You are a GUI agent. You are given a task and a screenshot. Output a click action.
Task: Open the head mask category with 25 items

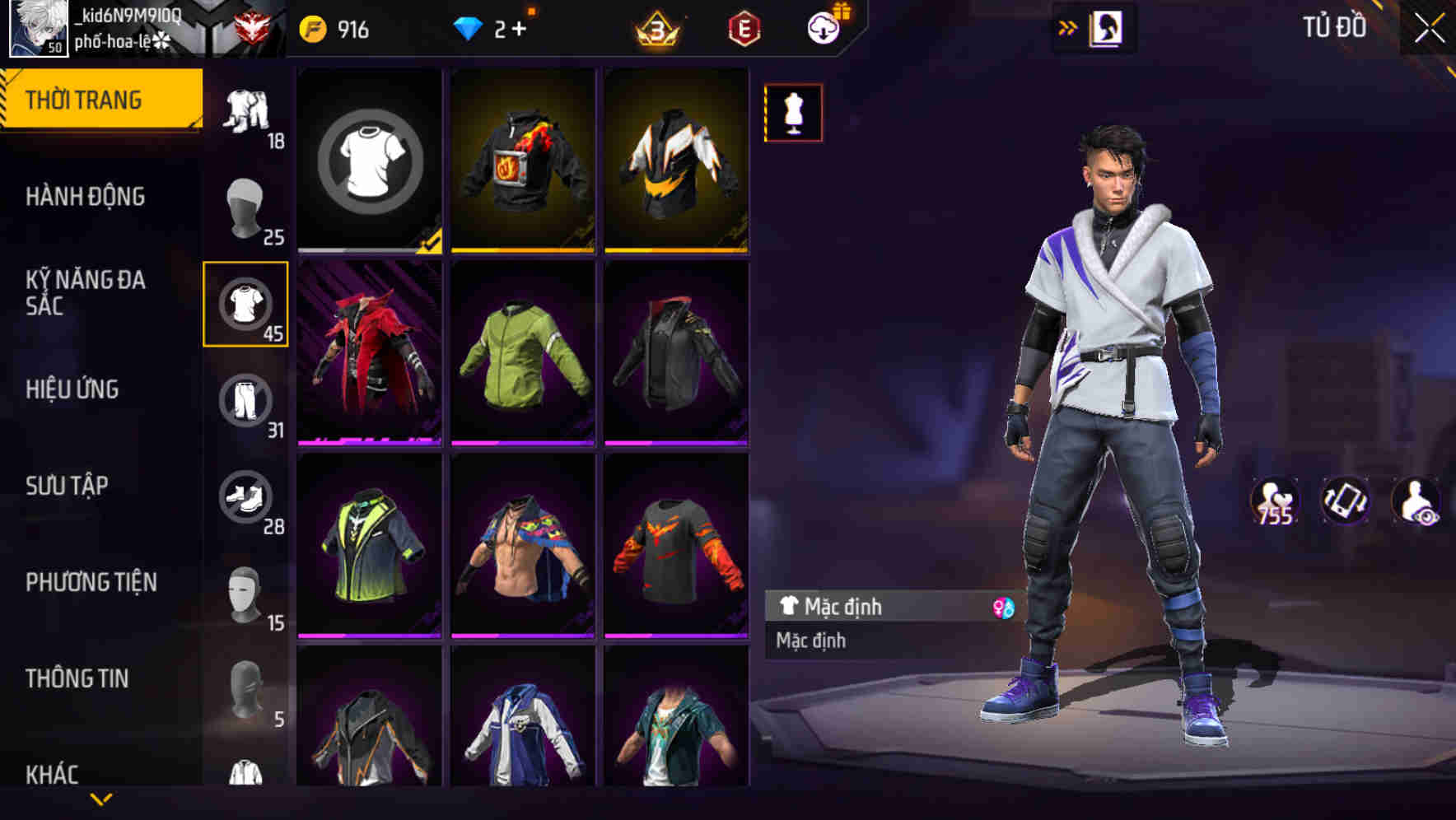click(245, 207)
